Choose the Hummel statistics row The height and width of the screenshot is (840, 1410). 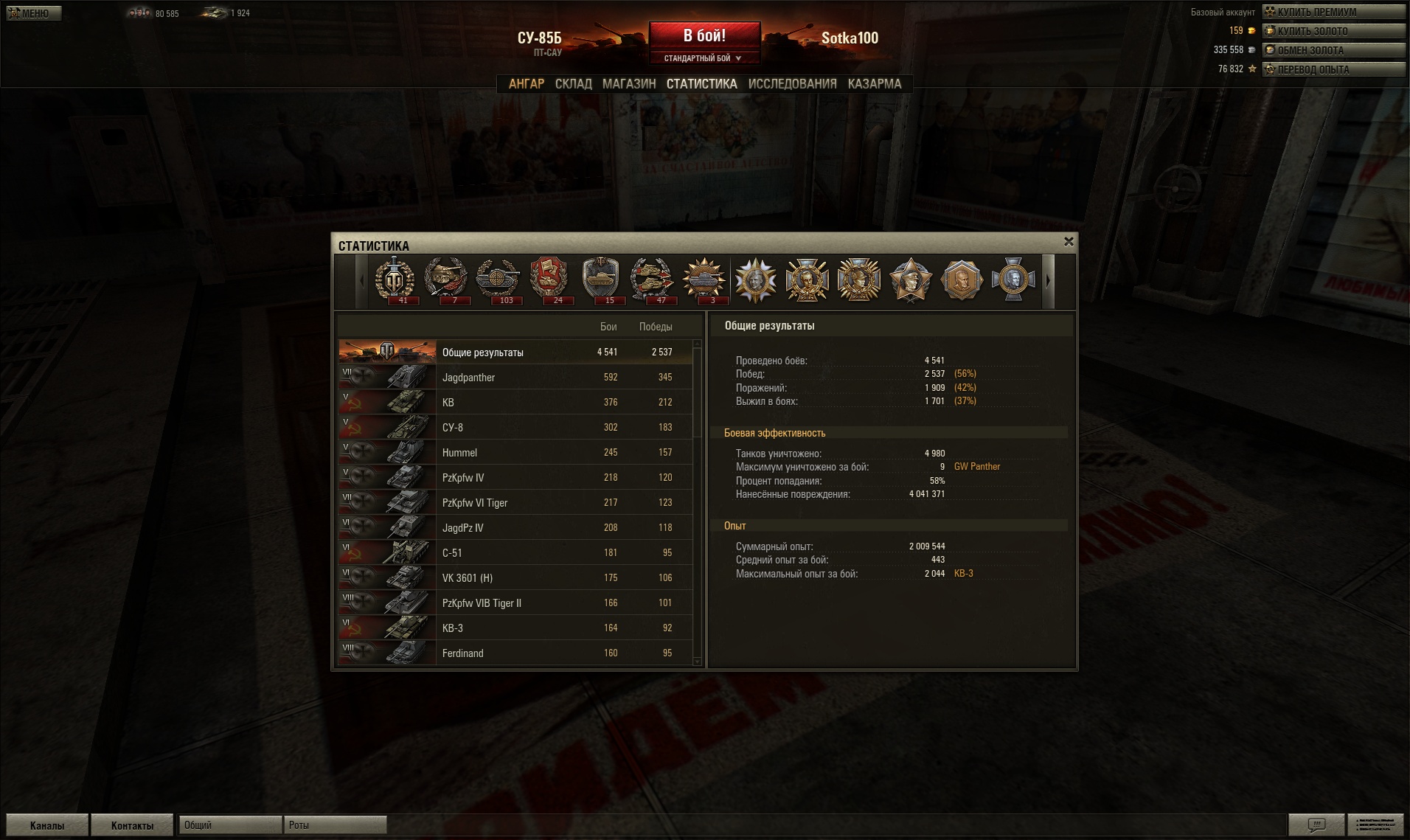tap(515, 453)
